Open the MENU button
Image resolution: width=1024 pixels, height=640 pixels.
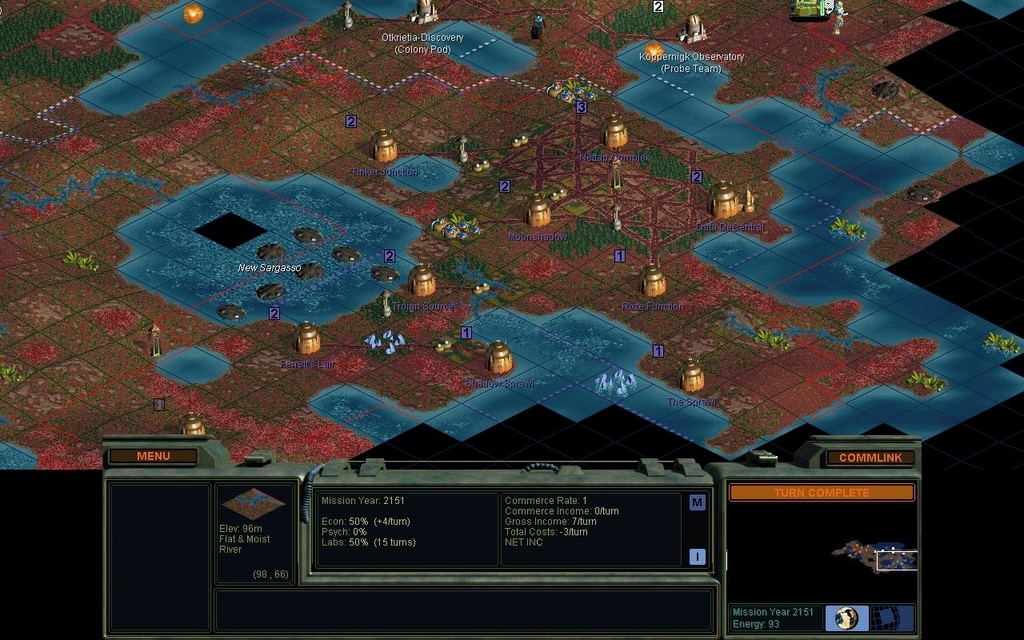(x=153, y=456)
